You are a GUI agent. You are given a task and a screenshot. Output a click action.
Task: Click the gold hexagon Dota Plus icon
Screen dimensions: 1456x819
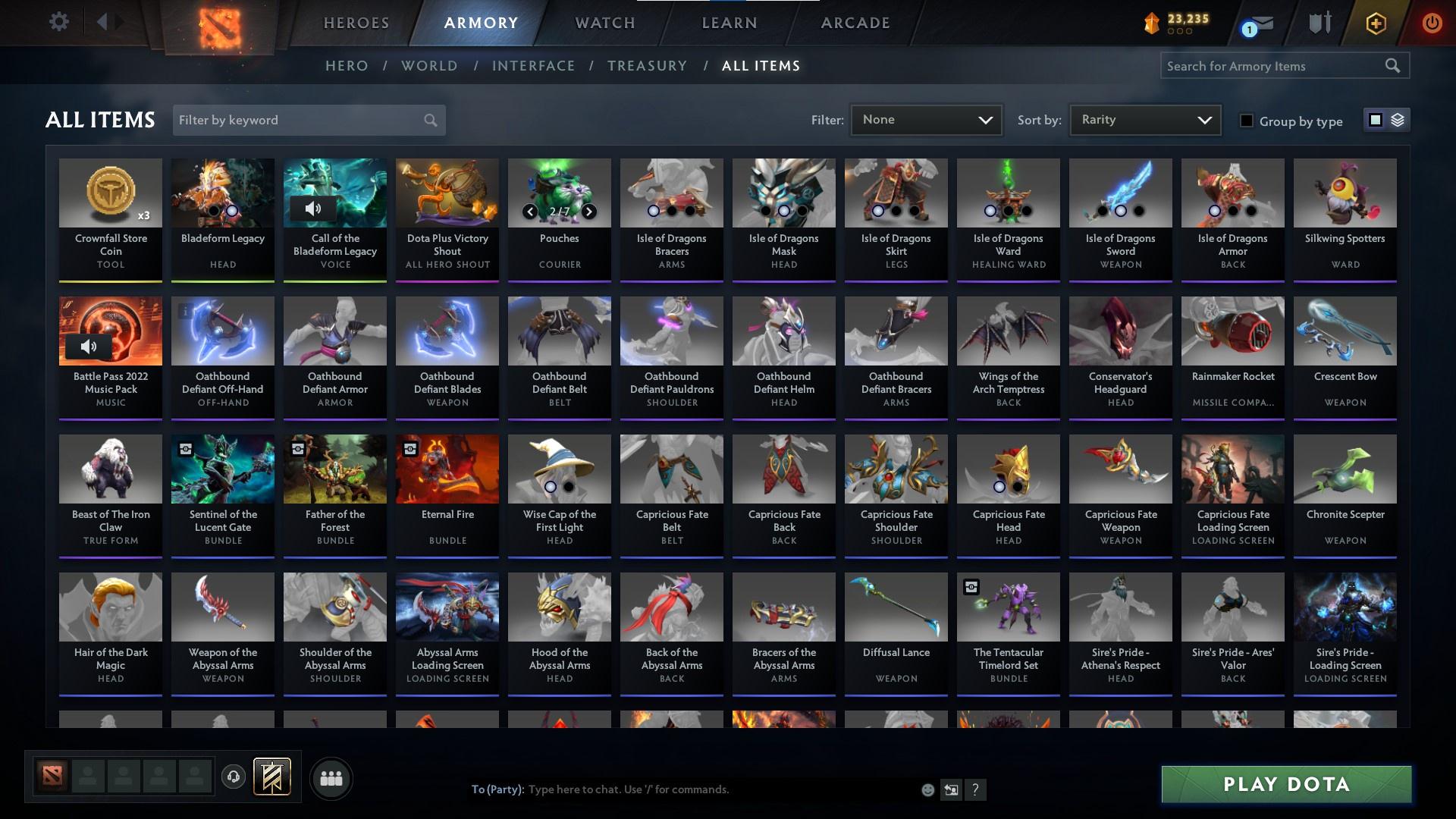[1375, 23]
